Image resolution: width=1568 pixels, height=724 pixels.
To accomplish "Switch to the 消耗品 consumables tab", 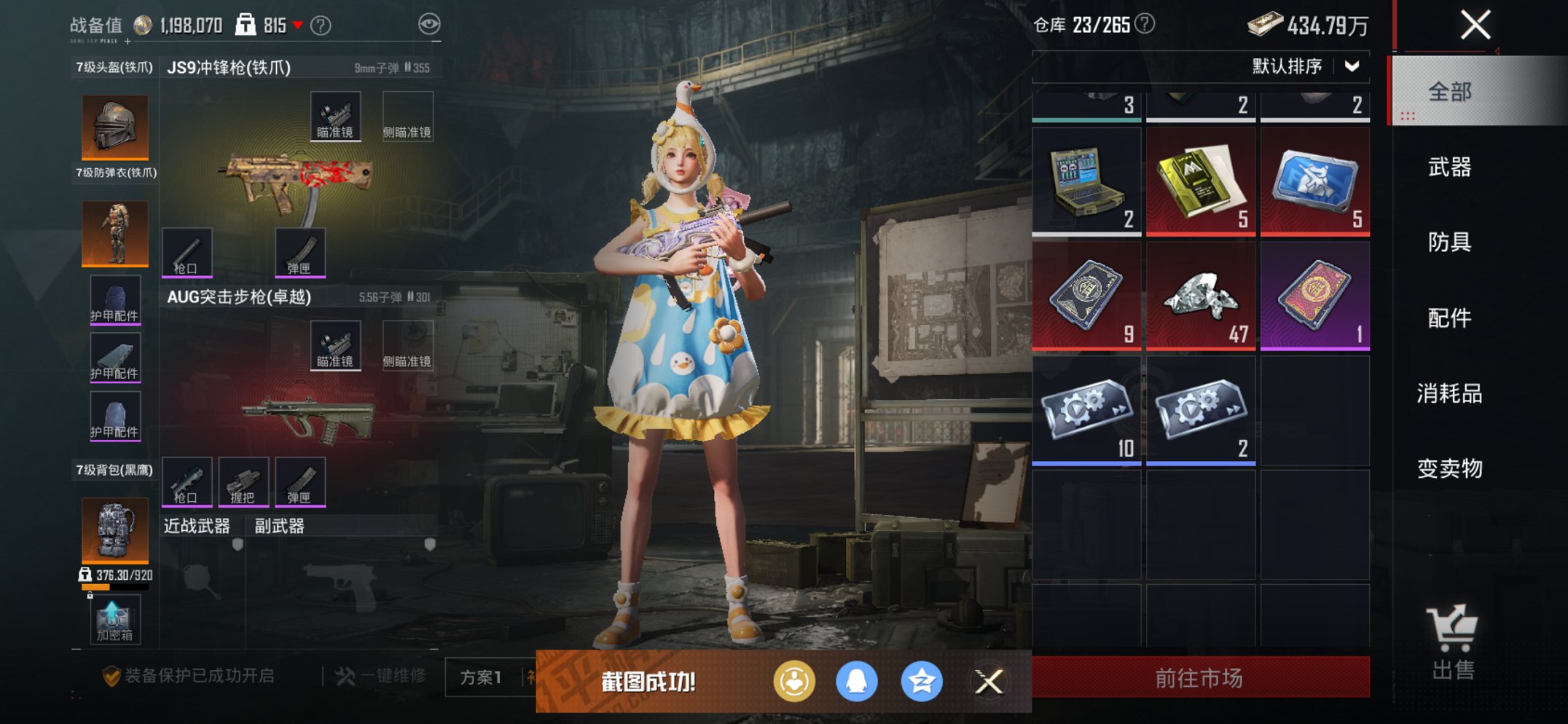I will point(1449,394).
